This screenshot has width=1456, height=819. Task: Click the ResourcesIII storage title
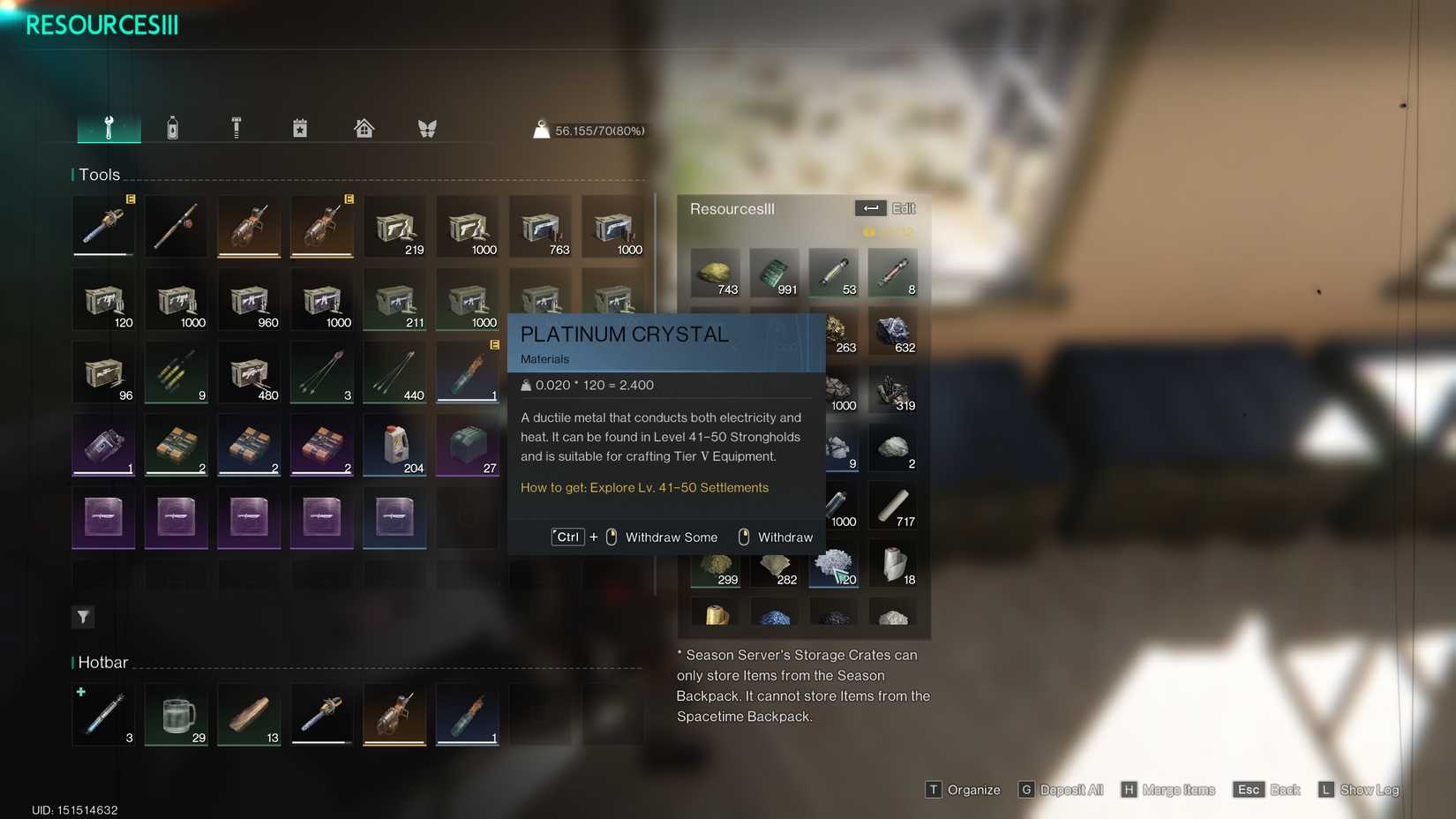coord(732,208)
